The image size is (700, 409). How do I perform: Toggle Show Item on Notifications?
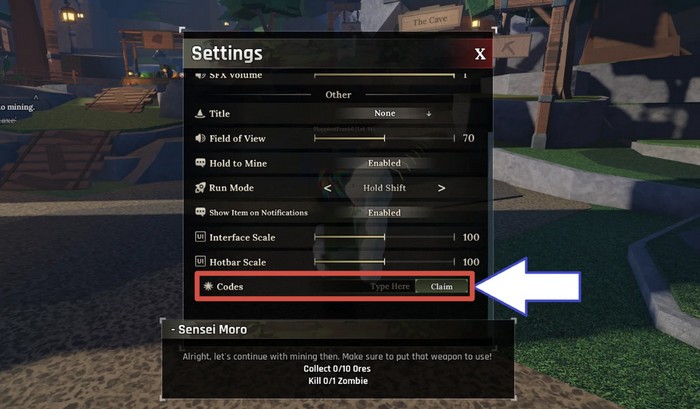384,213
